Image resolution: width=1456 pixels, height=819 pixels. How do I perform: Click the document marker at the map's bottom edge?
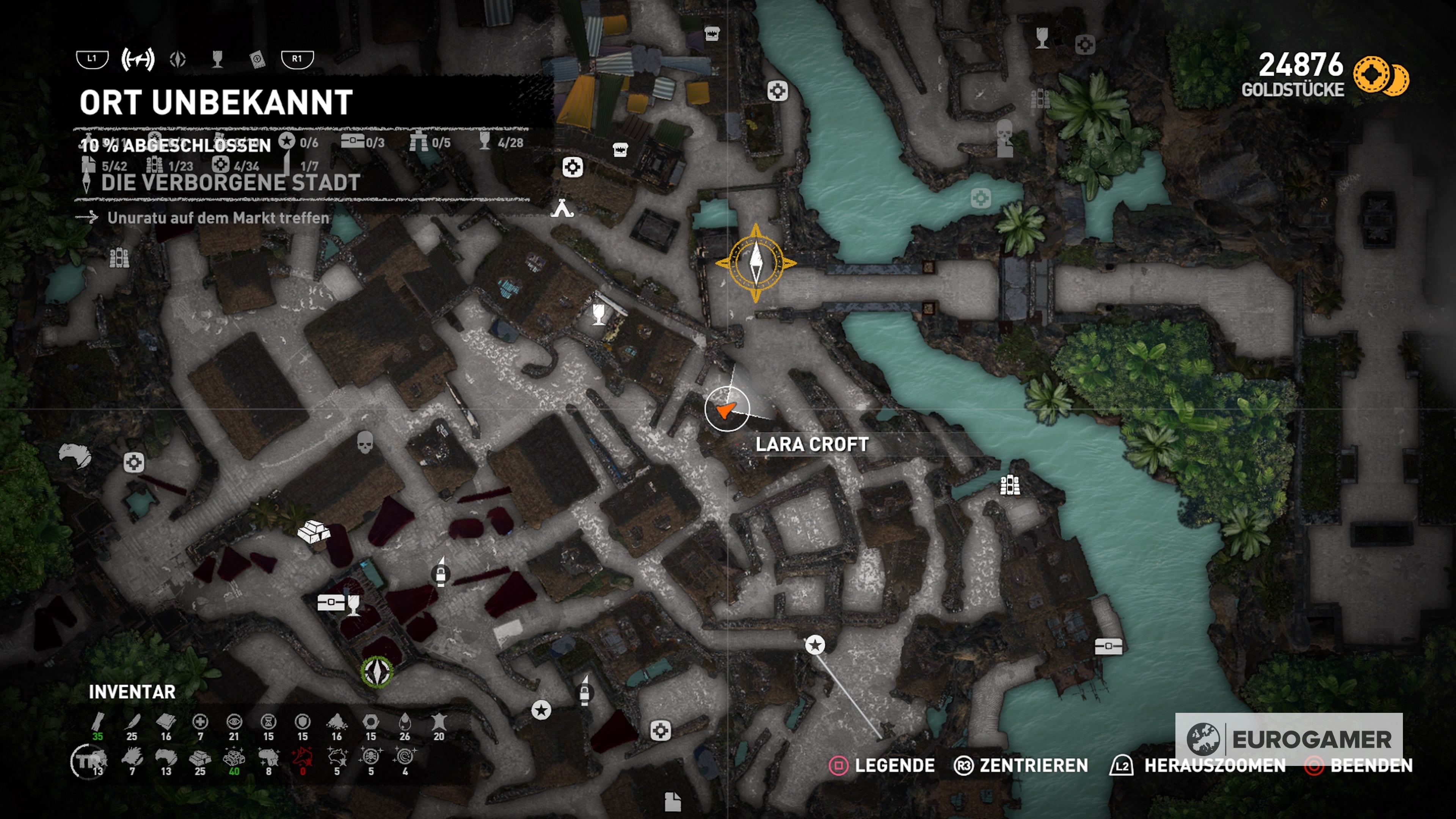(x=672, y=802)
